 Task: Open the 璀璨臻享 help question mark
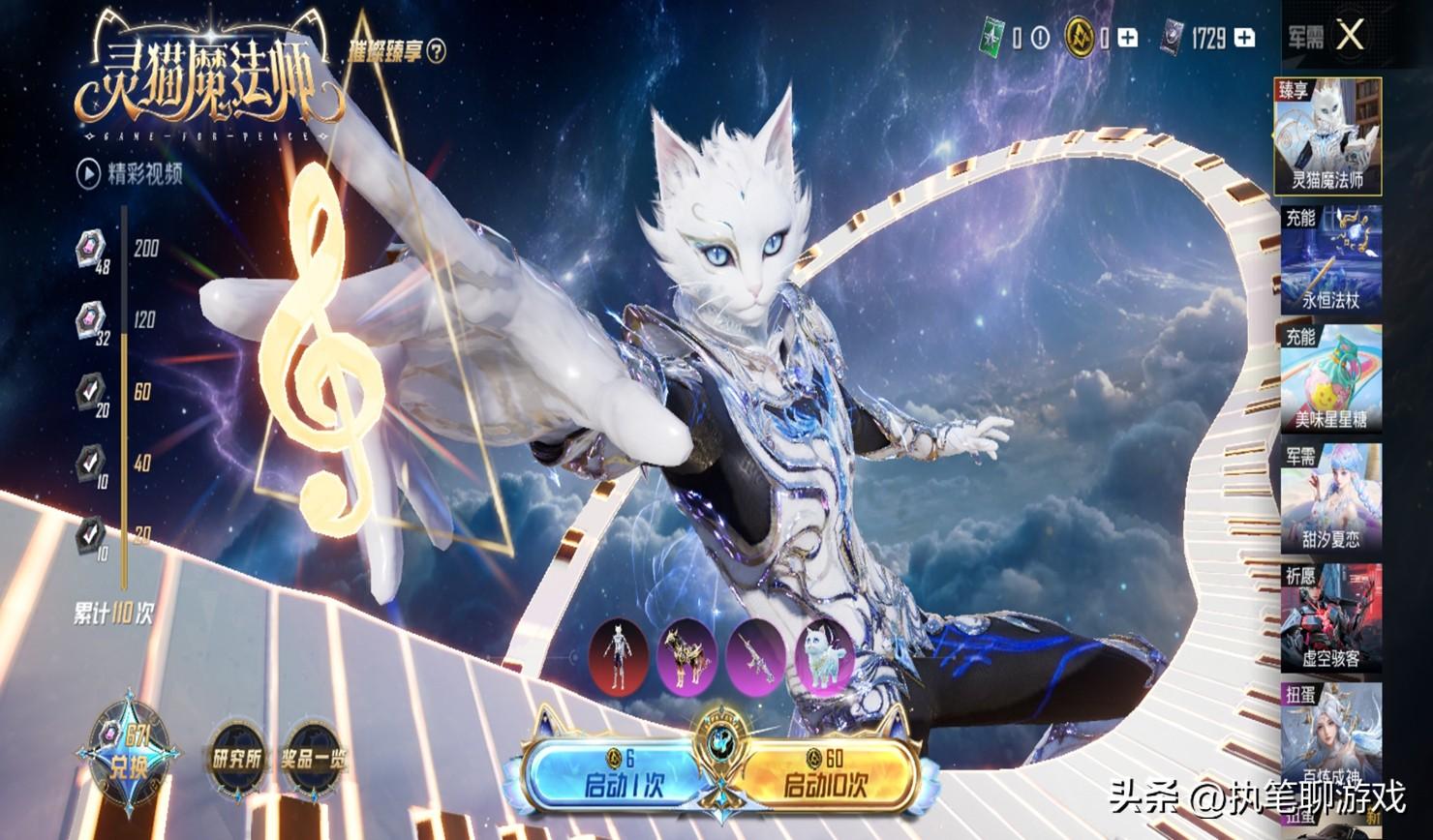tap(438, 49)
